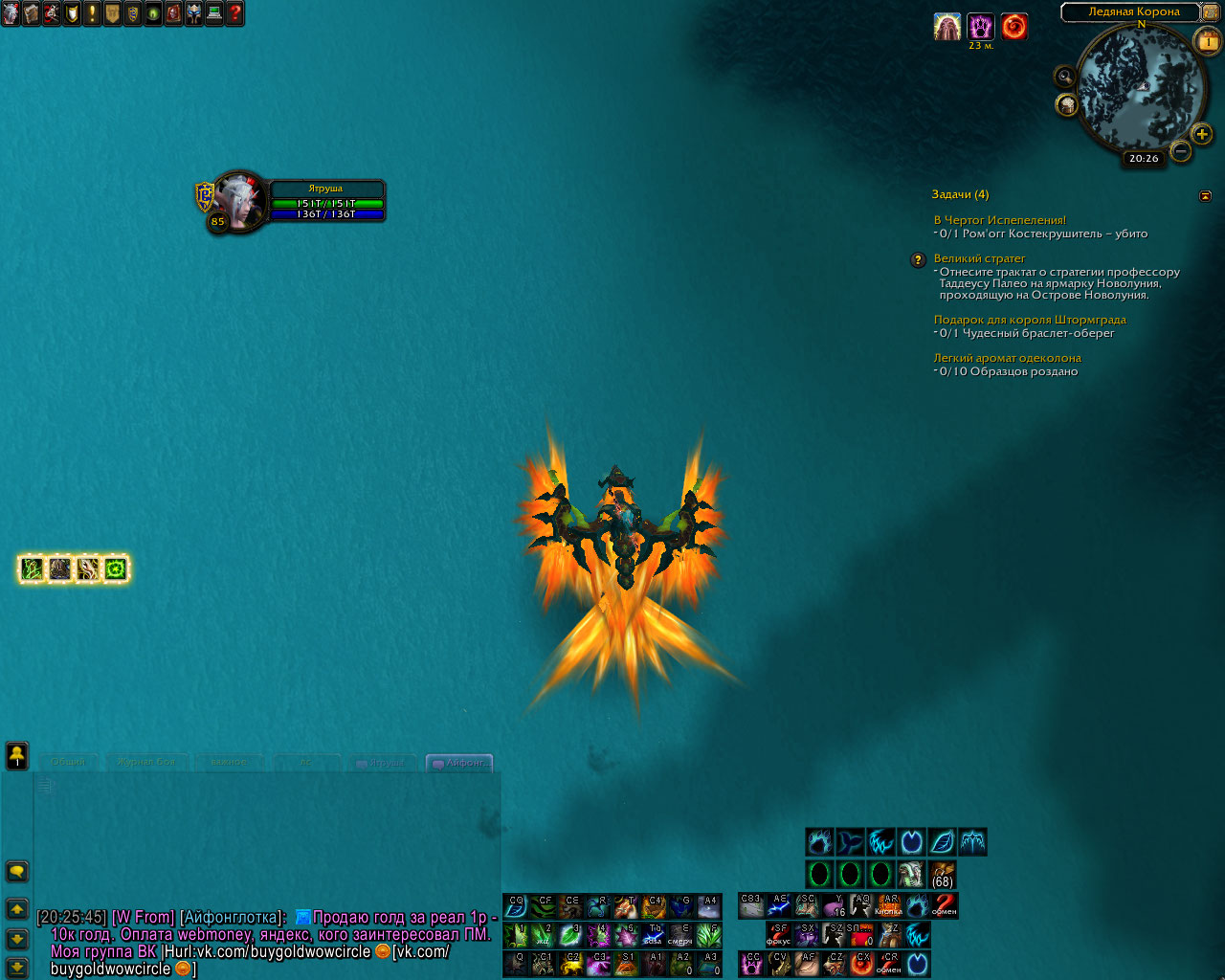Zoom out the minimap with the minus button
Screen dimensions: 1225x980
coord(1181,151)
